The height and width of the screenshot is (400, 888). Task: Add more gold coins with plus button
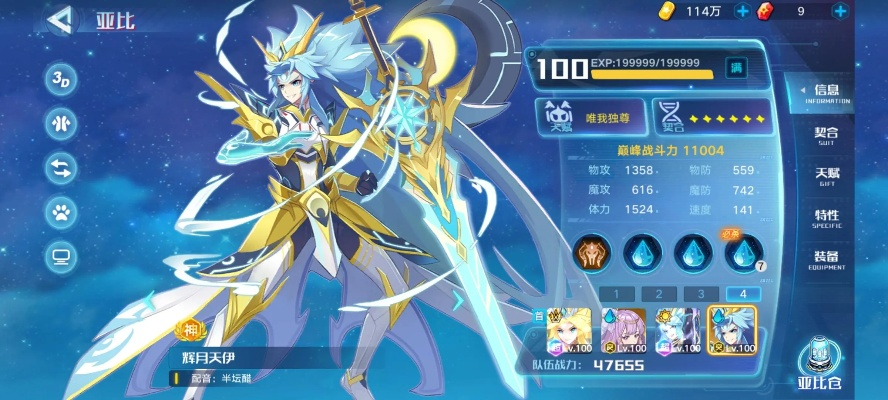[742, 11]
